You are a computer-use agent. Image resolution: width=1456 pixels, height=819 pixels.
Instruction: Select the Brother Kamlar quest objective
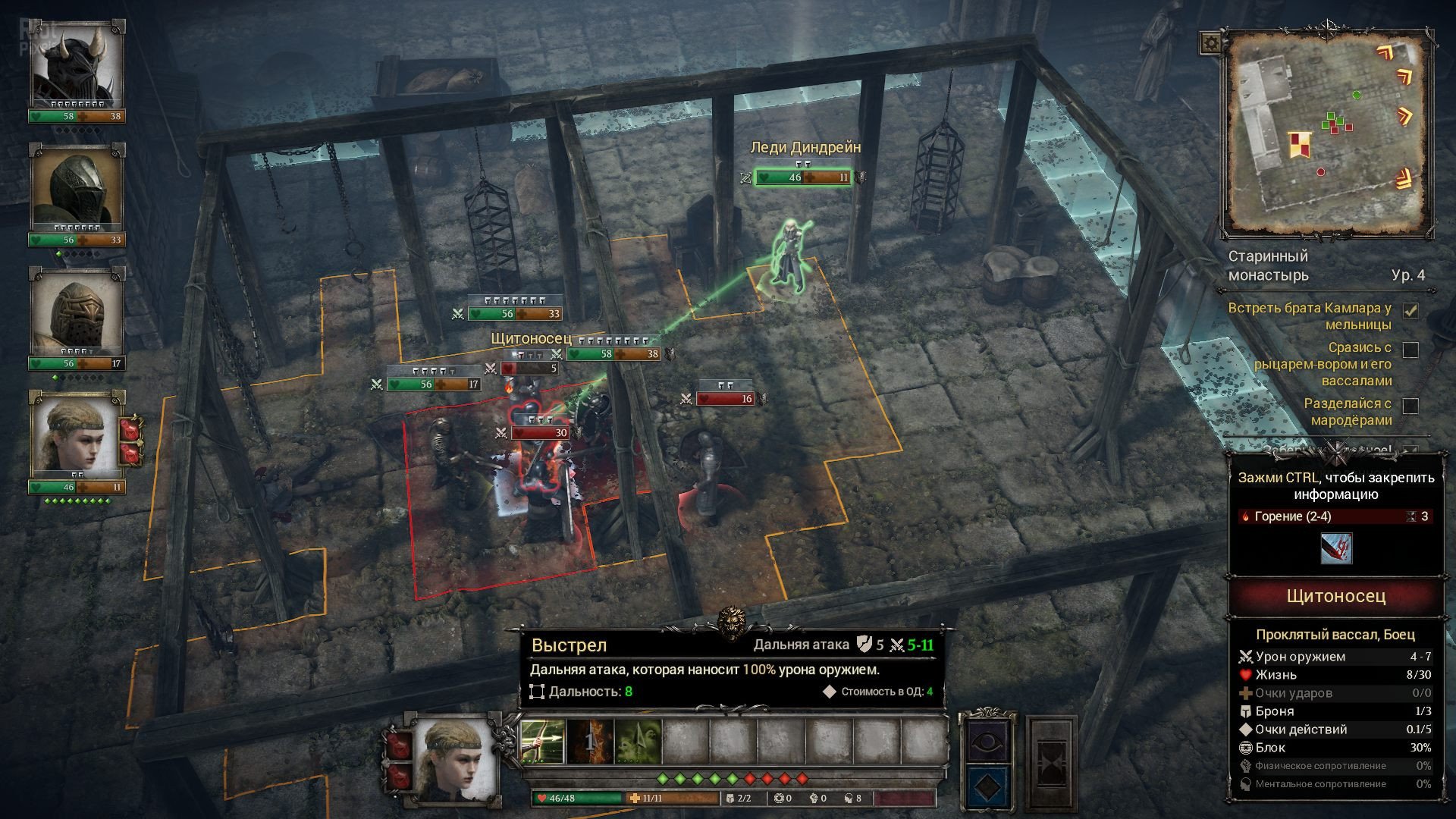click(x=1310, y=316)
